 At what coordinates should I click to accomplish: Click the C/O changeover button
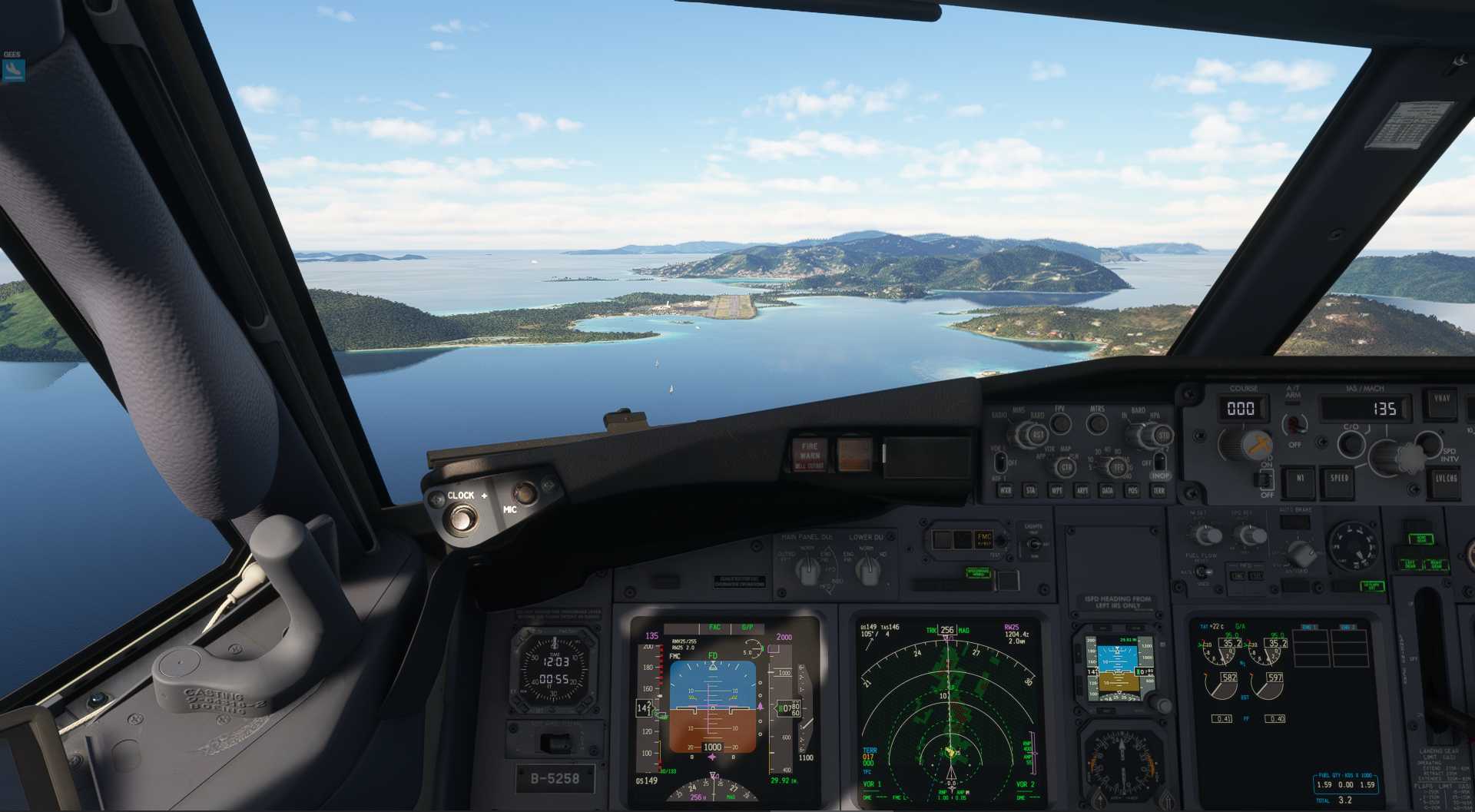1350,443
